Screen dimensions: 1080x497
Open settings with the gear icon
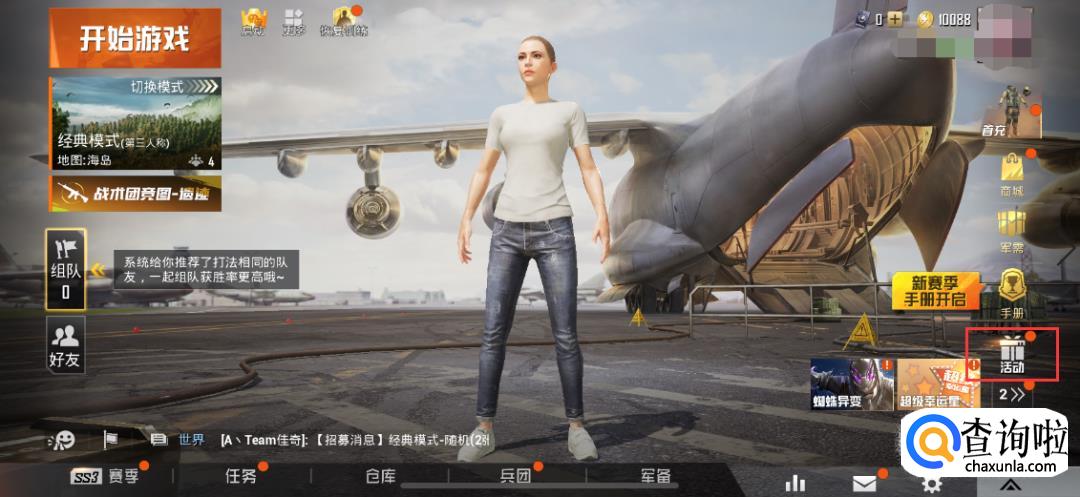932,484
